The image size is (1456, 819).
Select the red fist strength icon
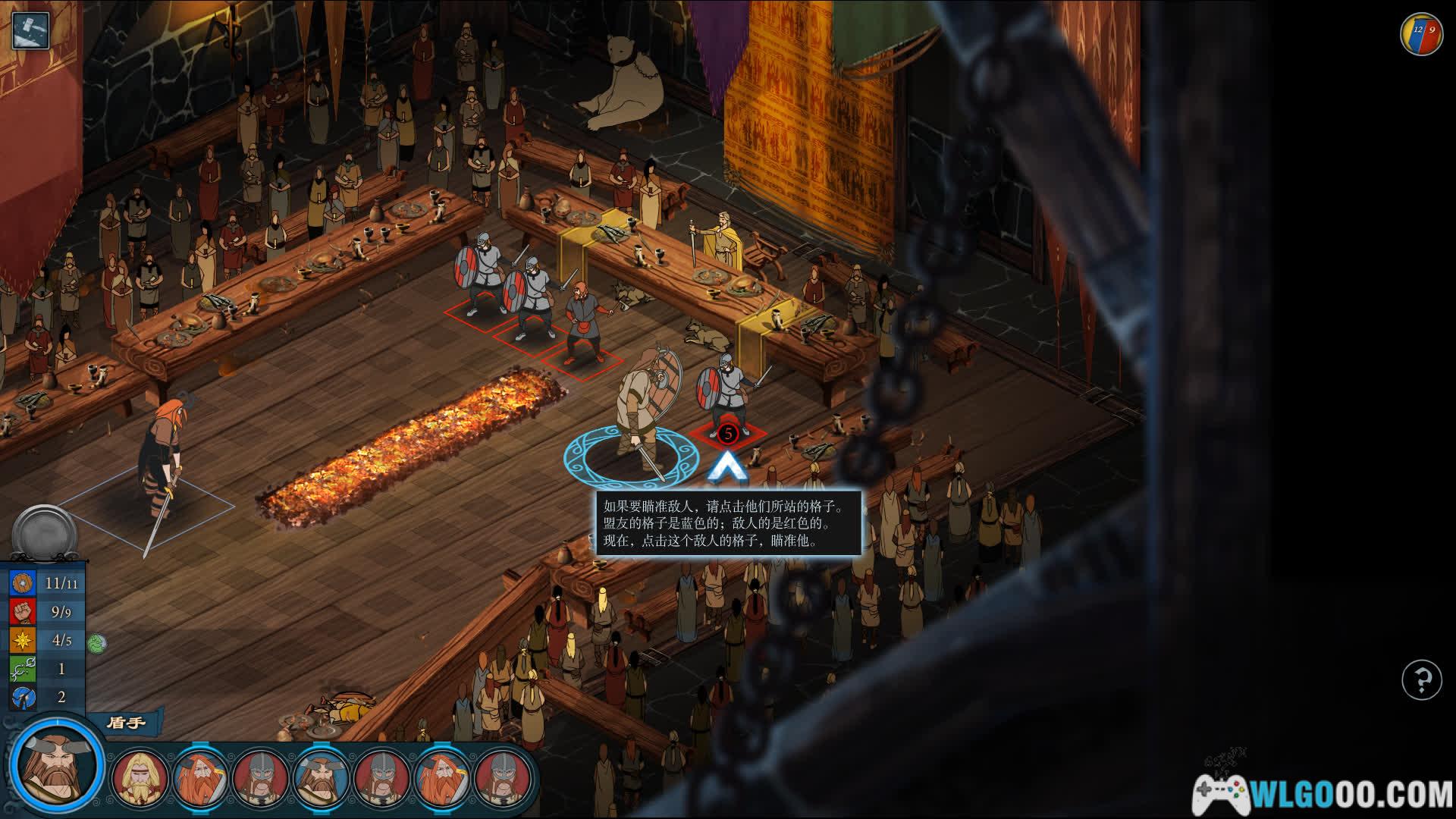pyautogui.click(x=23, y=611)
